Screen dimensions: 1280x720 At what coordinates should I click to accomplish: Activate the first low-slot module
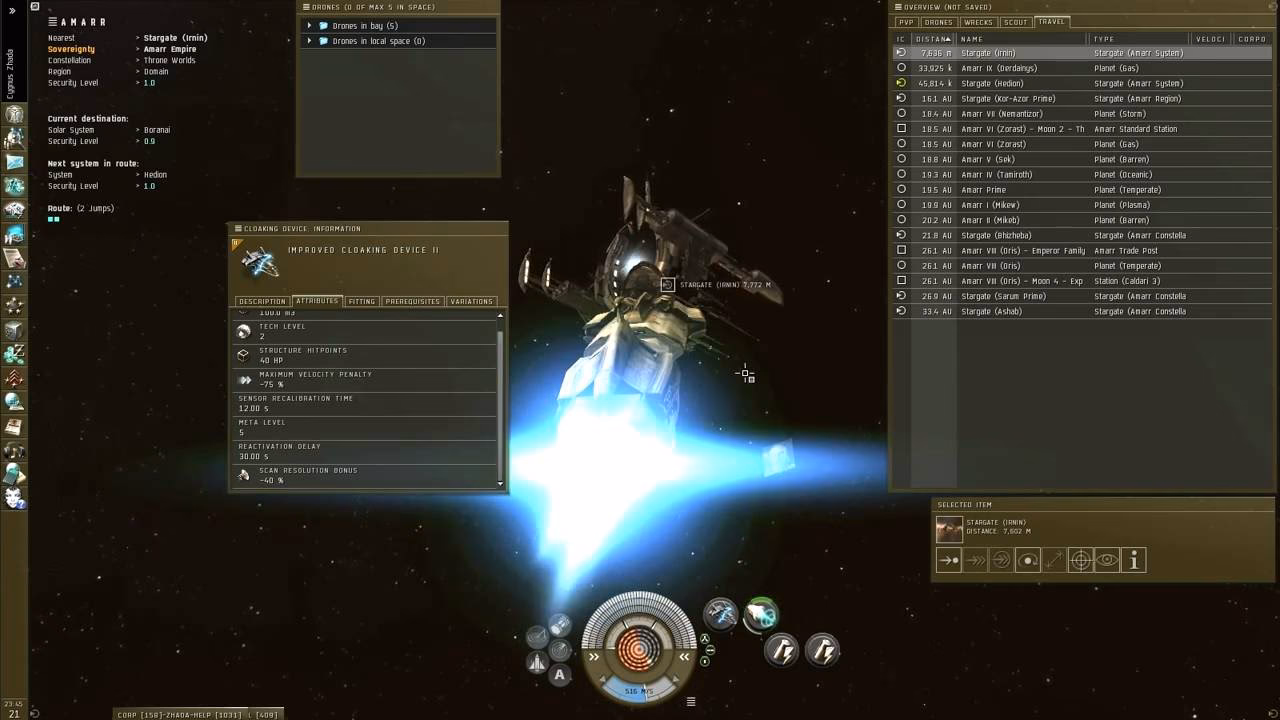click(781, 652)
